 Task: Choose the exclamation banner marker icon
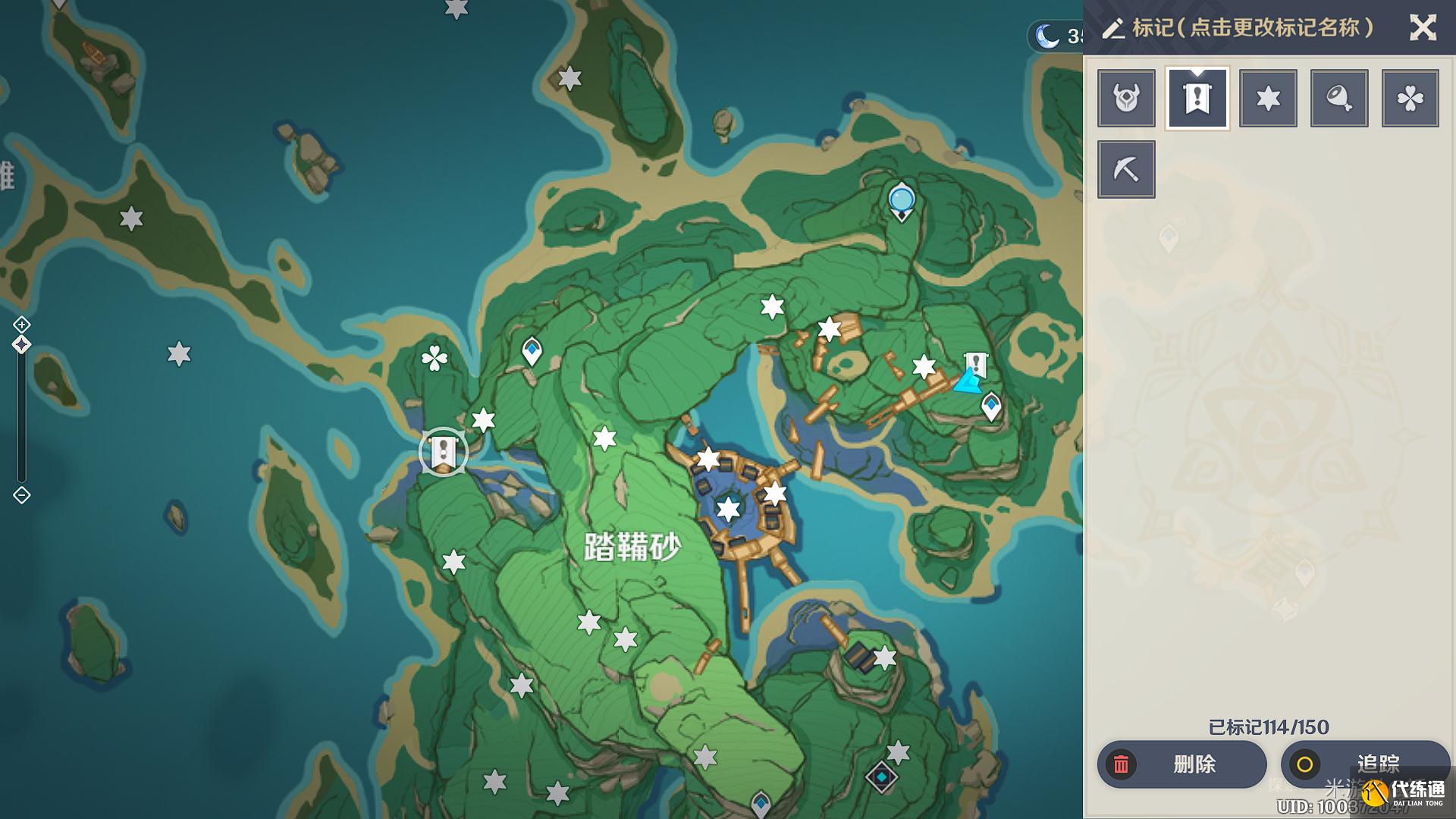pos(1197,98)
